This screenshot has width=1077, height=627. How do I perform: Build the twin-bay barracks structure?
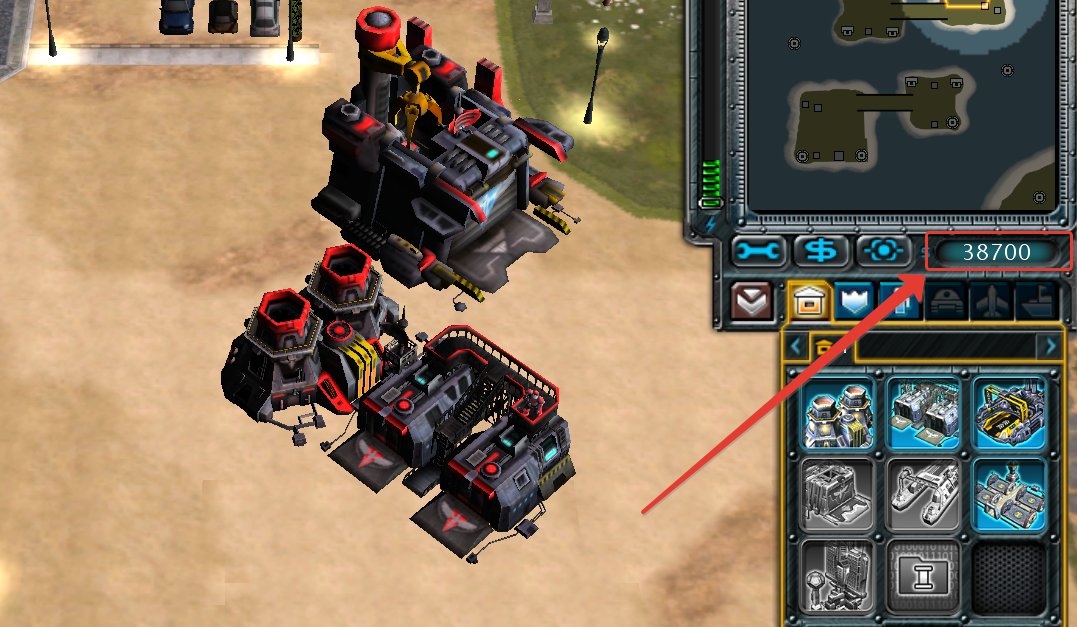tap(924, 412)
